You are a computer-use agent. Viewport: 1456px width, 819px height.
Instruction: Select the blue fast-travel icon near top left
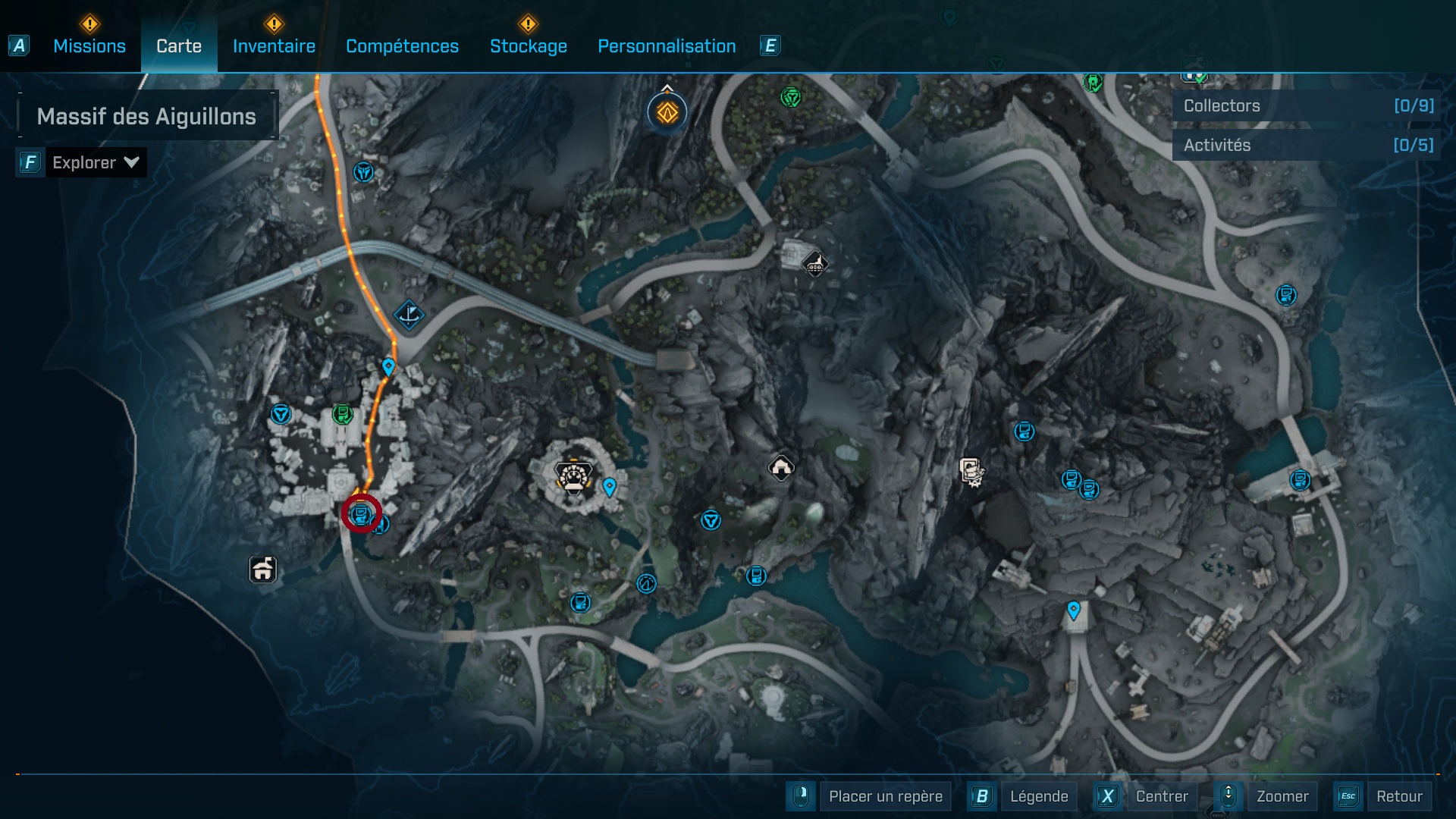point(364,173)
